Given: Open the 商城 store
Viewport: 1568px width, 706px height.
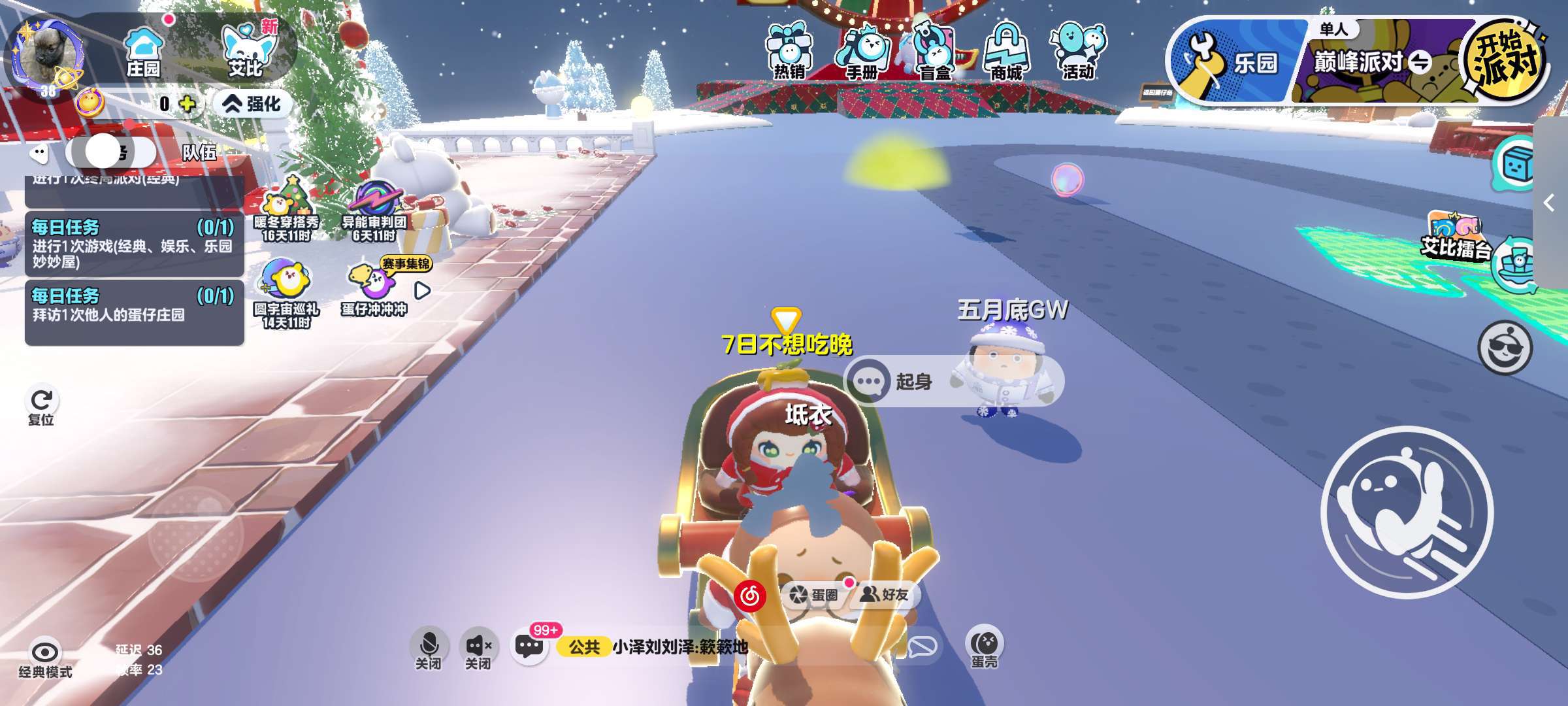Looking at the screenshot, I should click(1006, 52).
